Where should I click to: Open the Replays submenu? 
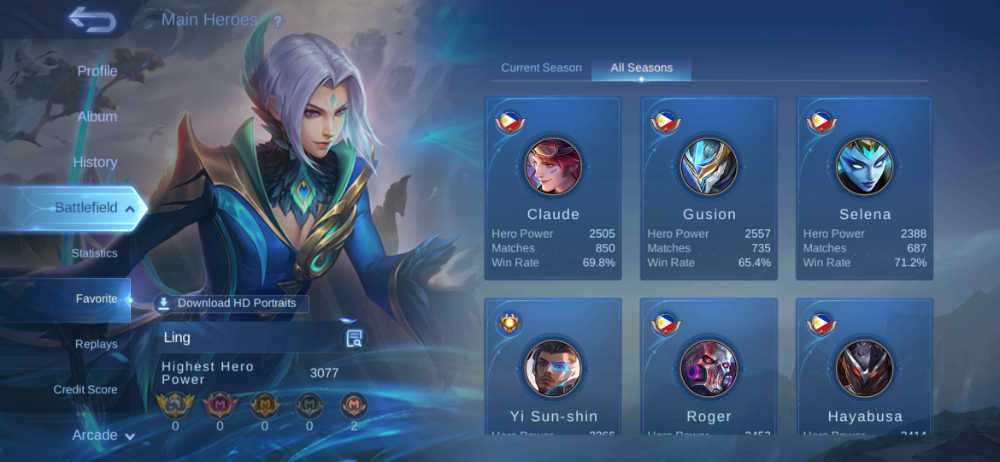click(96, 344)
